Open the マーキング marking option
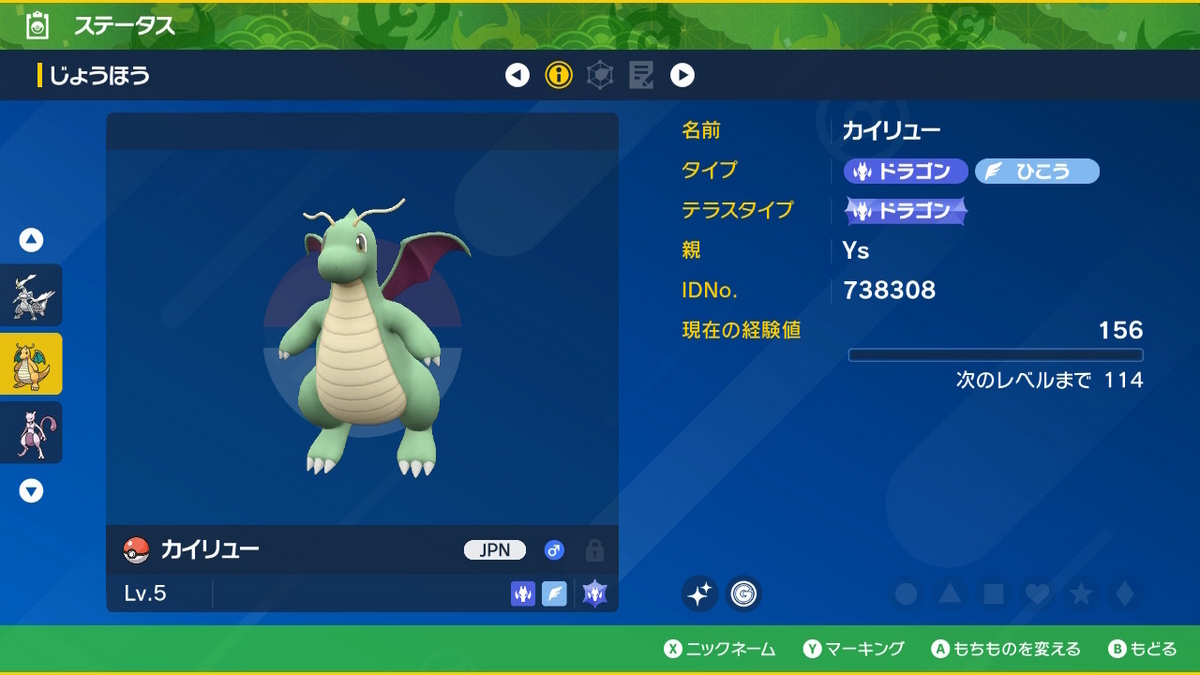Image resolution: width=1200 pixels, height=675 pixels. [x=854, y=649]
